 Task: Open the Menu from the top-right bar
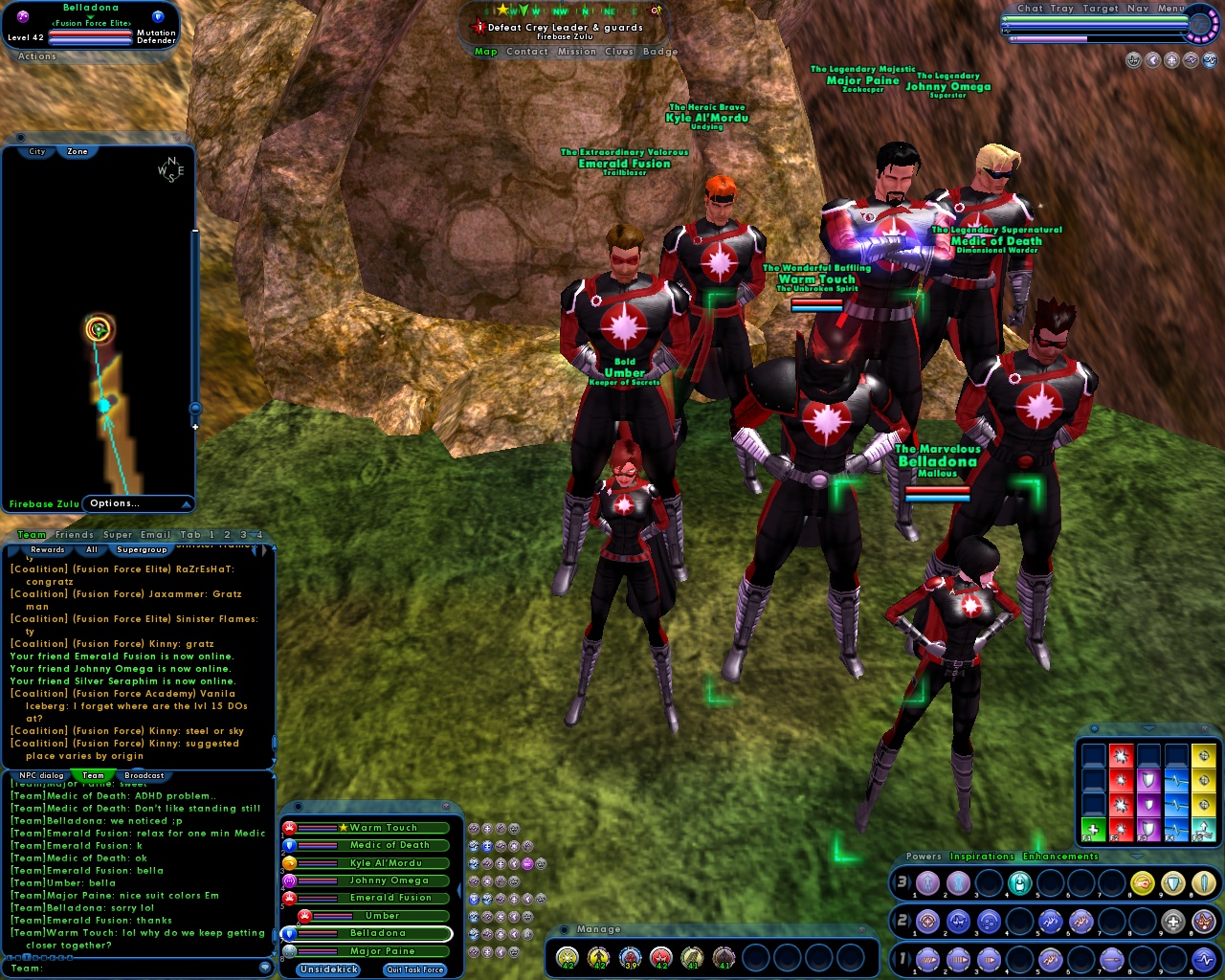(1171, 8)
